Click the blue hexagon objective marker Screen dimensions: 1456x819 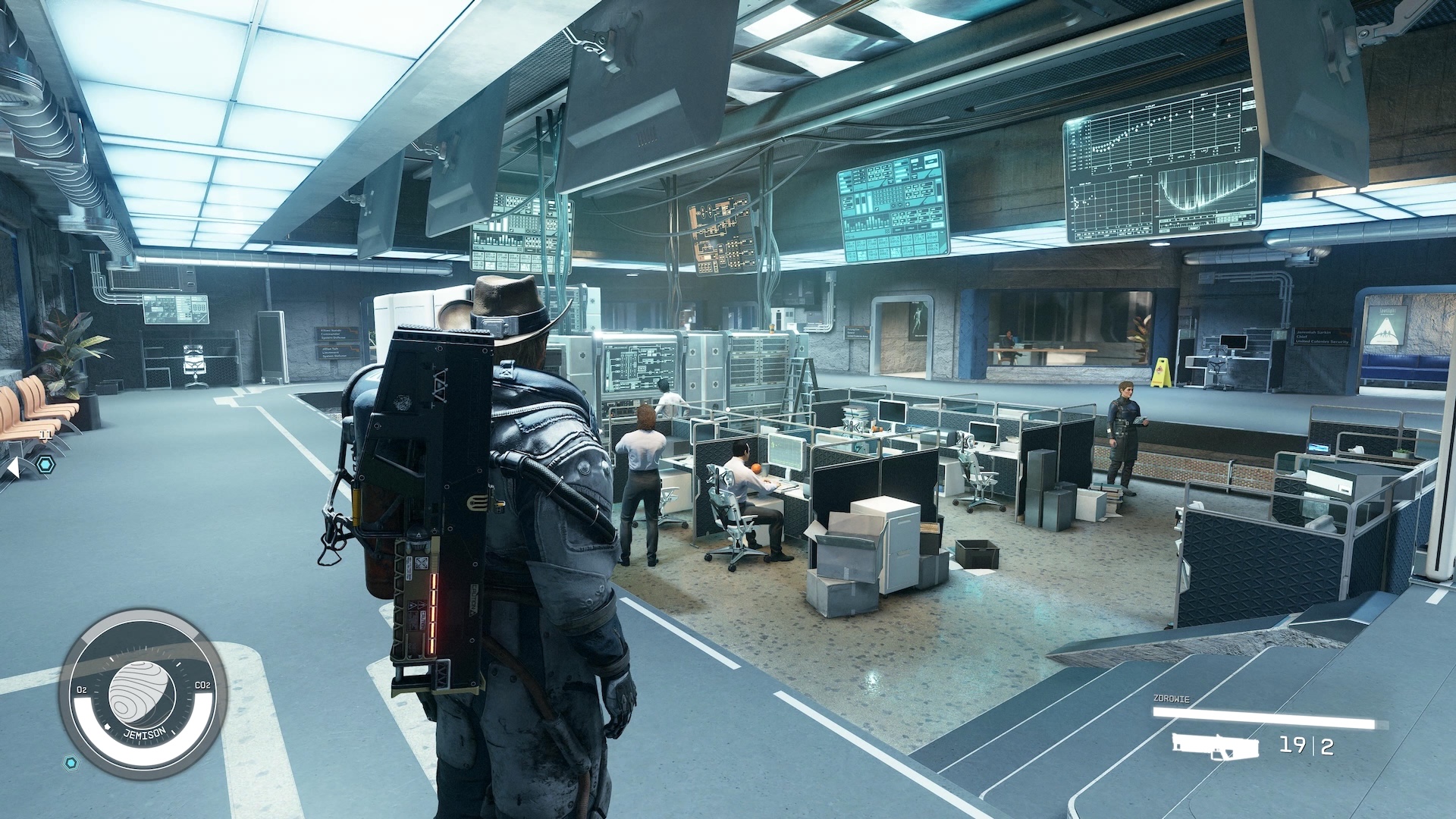pos(46,464)
